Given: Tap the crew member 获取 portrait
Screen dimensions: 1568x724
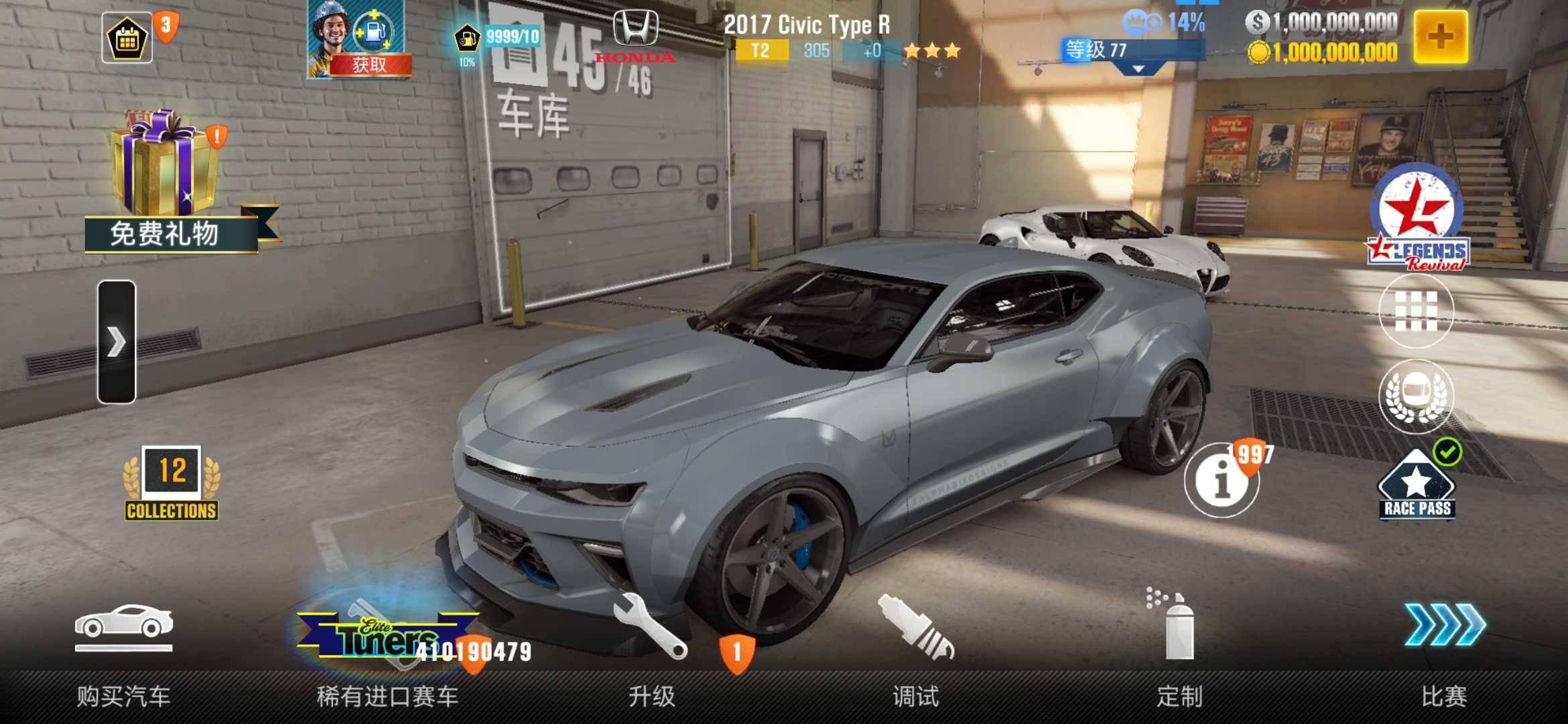Looking at the screenshot, I should pyautogui.click(x=355, y=39).
